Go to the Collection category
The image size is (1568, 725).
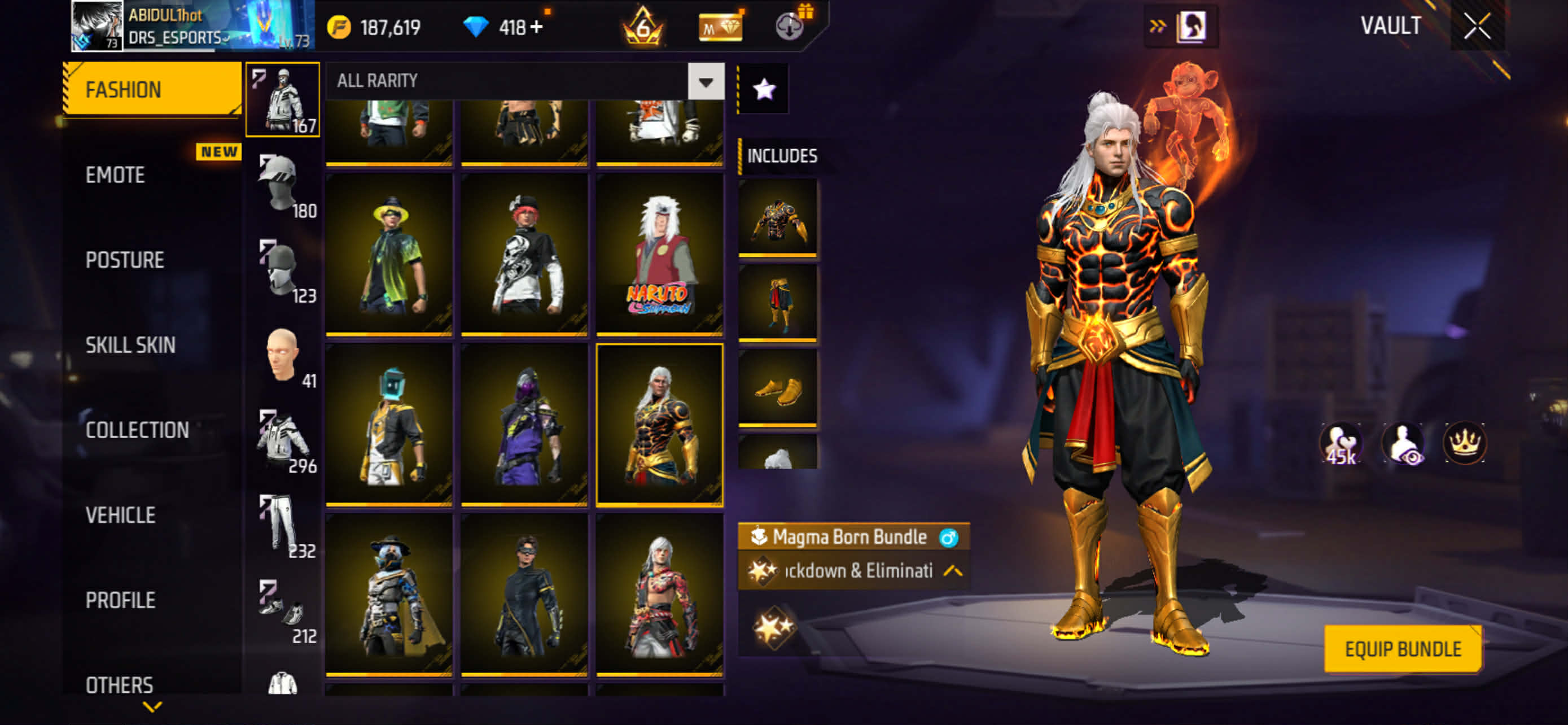point(137,430)
